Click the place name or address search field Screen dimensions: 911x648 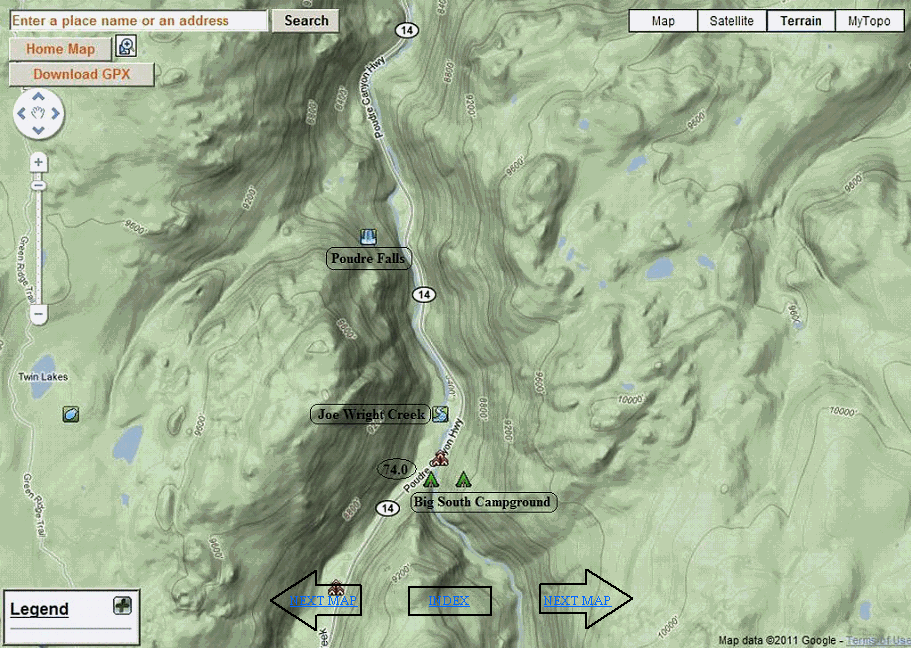[x=139, y=20]
